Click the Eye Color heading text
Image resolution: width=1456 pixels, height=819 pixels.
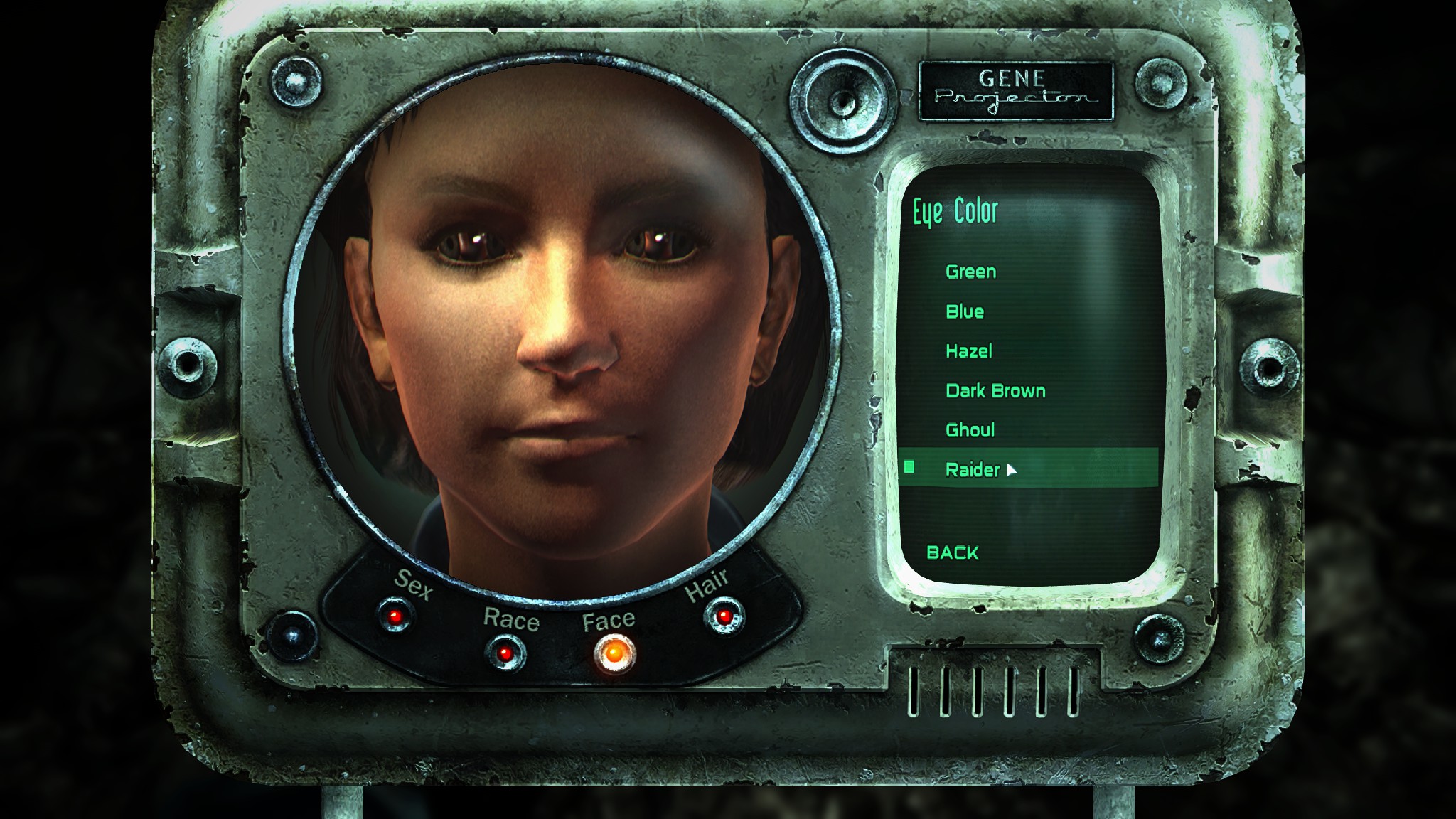coord(955,210)
